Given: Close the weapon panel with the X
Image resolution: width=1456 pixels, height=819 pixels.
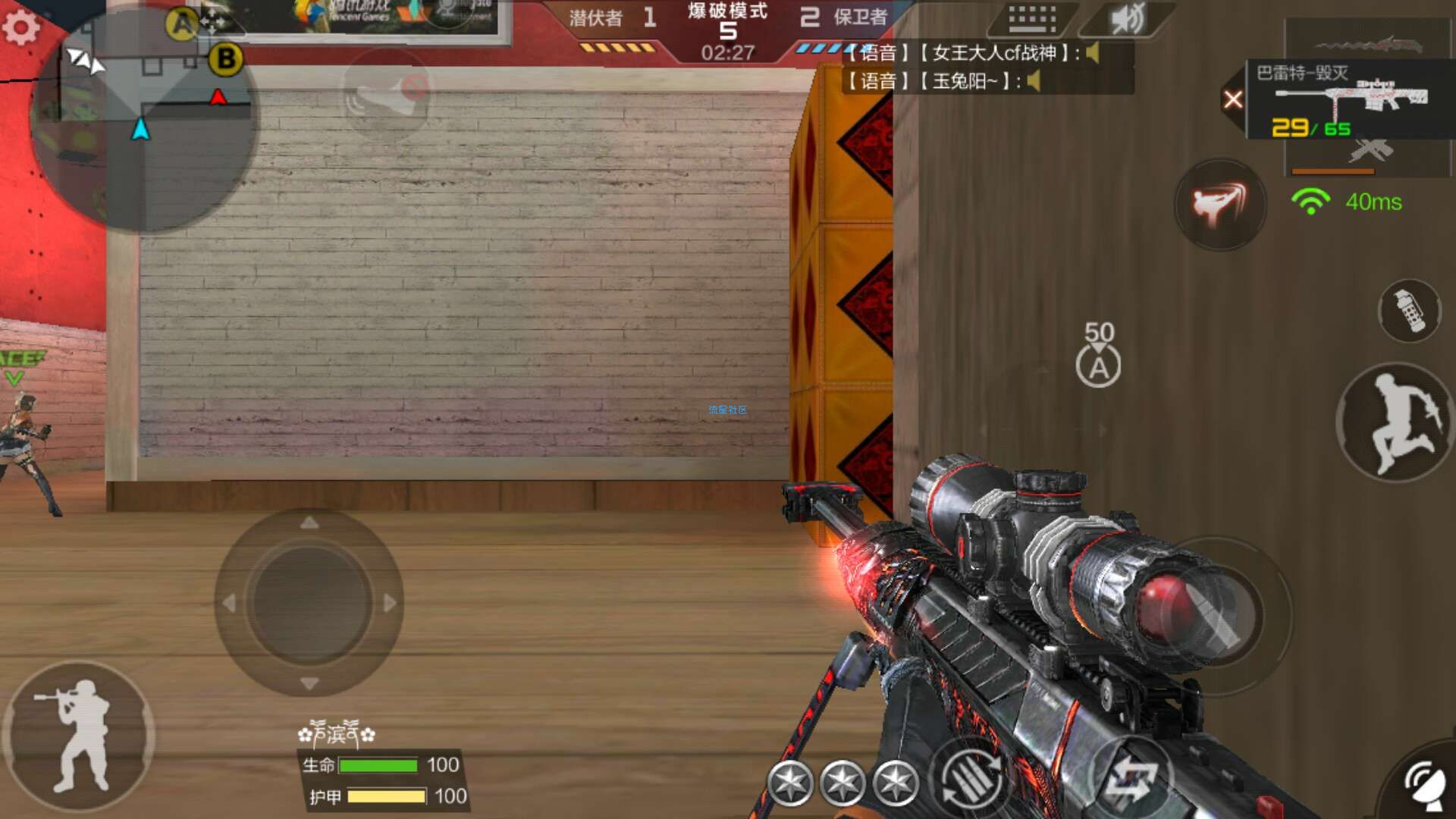Looking at the screenshot, I should click(x=1233, y=99).
